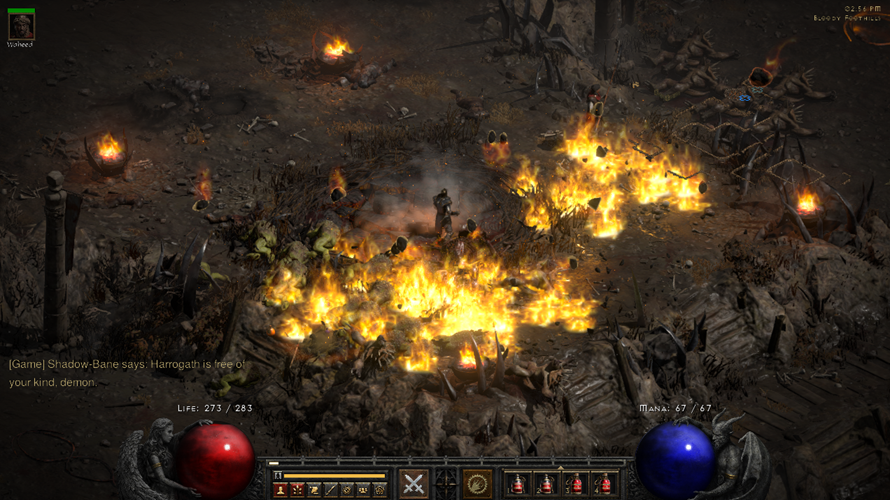Toggle the run/walk icon beside the stamina bar
Image resolution: width=890 pixels, height=500 pixels.
[x=278, y=476]
